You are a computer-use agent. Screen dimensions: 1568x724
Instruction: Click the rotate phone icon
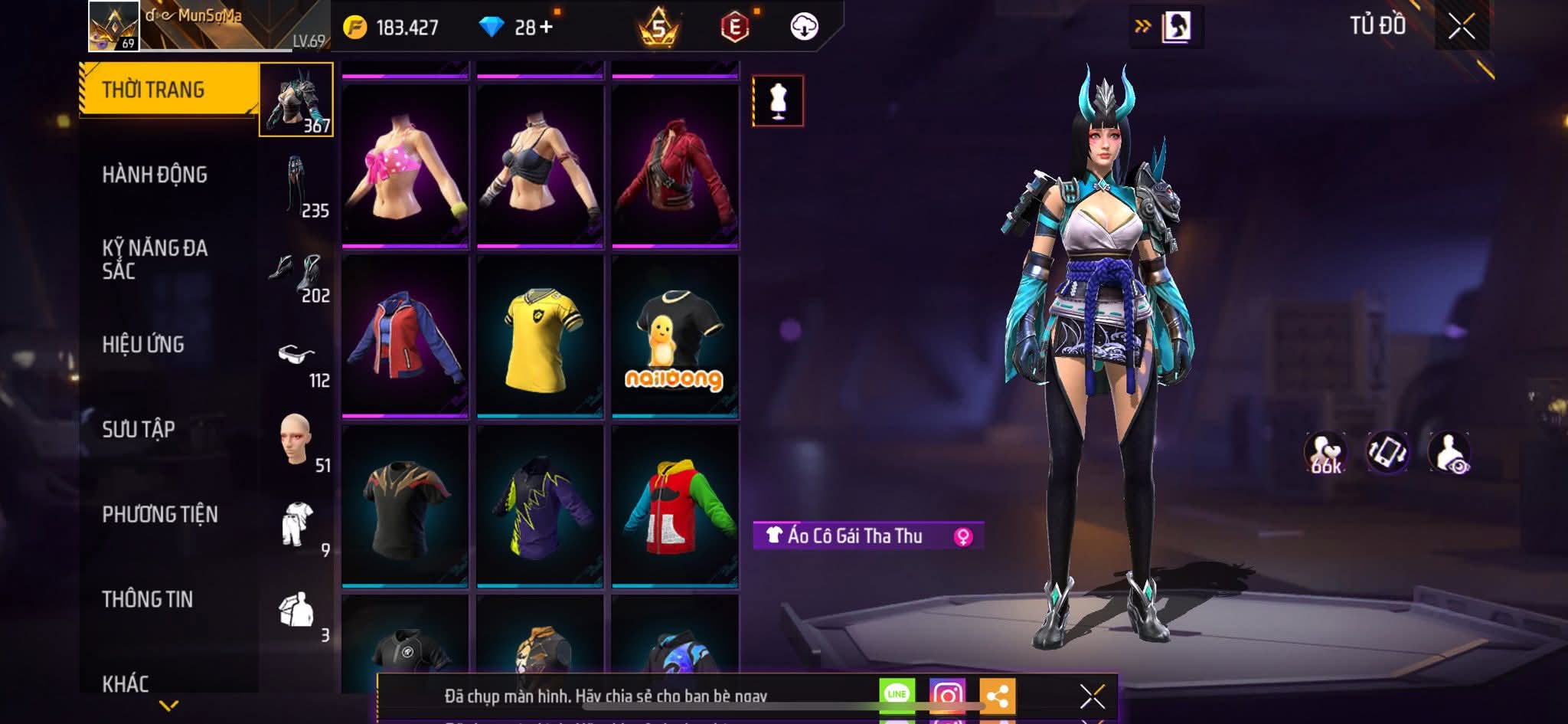(1387, 452)
